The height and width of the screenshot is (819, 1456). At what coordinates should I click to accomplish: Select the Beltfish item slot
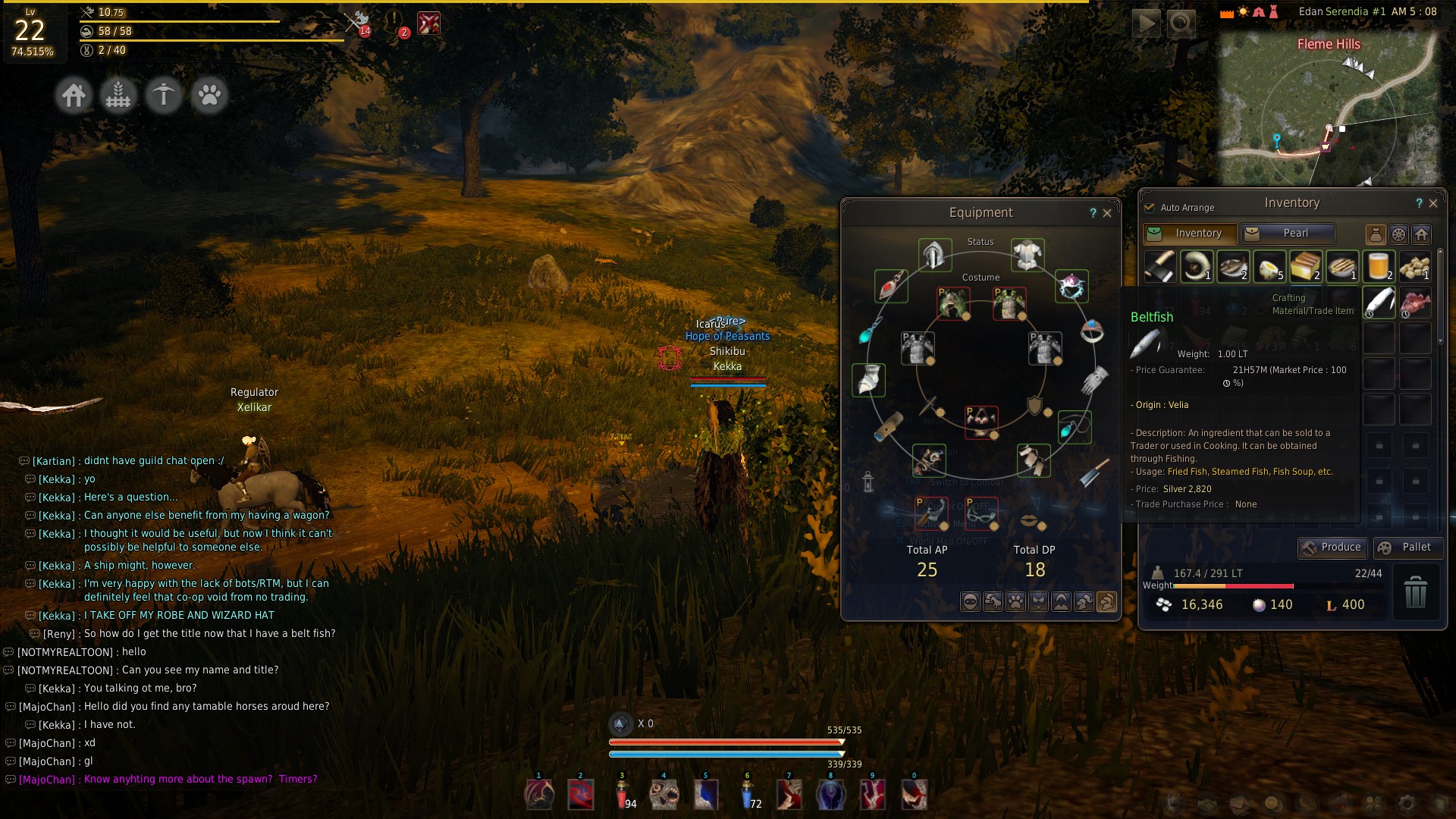(1379, 303)
